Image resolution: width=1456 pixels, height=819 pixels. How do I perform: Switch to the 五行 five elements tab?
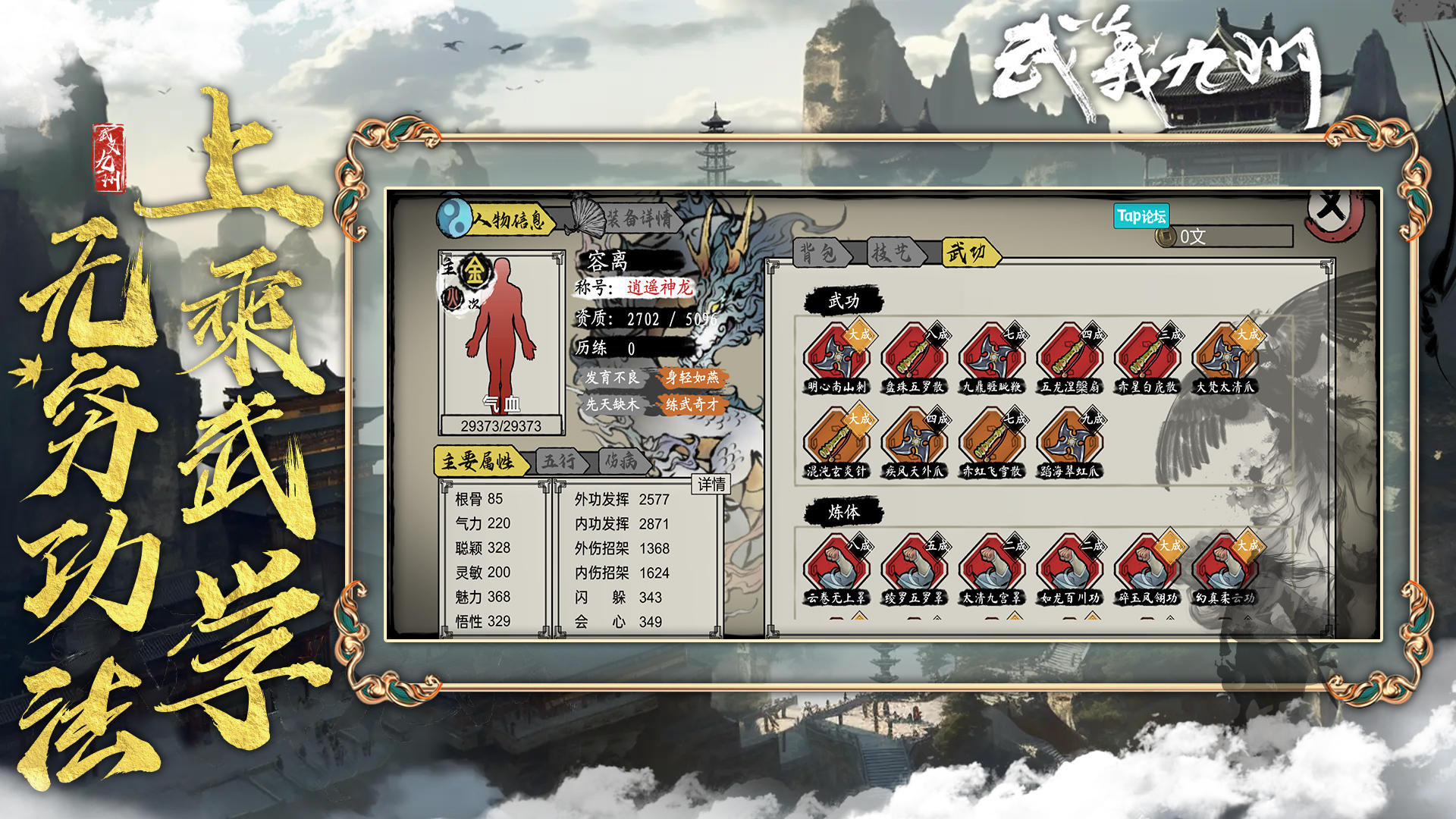(x=559, y=461)
